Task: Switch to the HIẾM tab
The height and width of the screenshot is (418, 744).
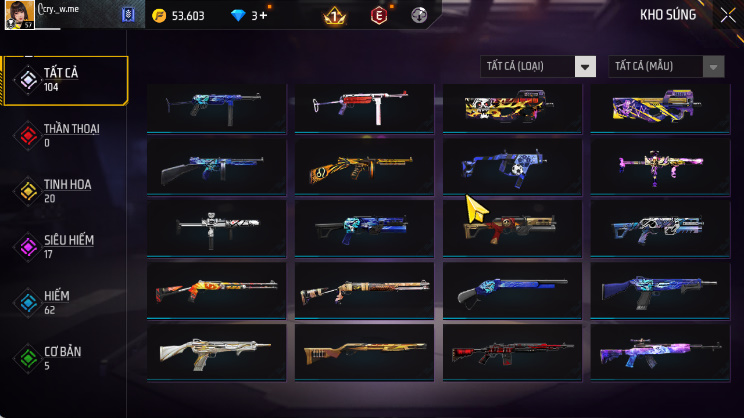Action: (66, 302)
